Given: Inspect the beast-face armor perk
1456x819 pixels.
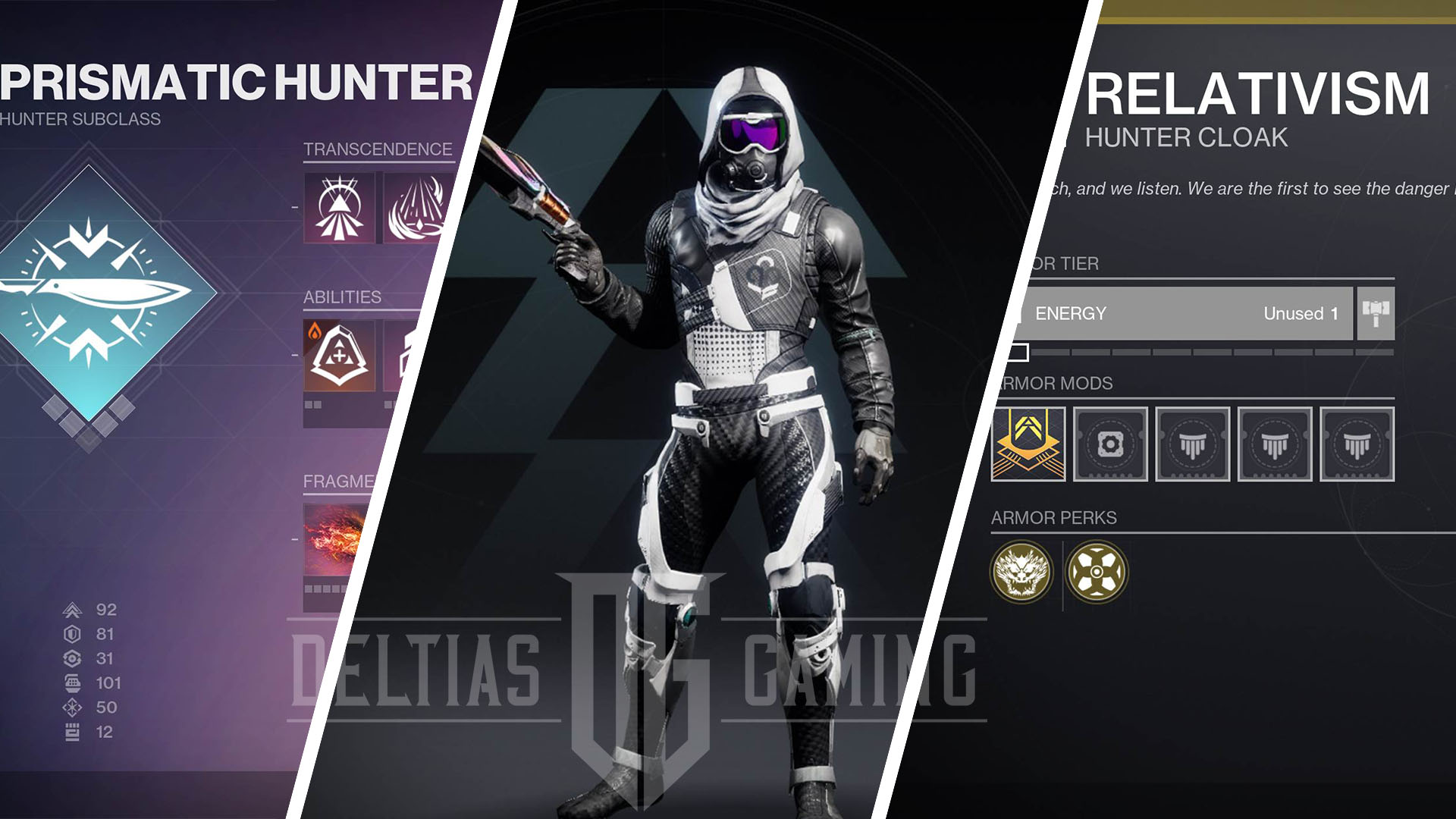Looking at the screenshot, I should tap(1021, 572).
